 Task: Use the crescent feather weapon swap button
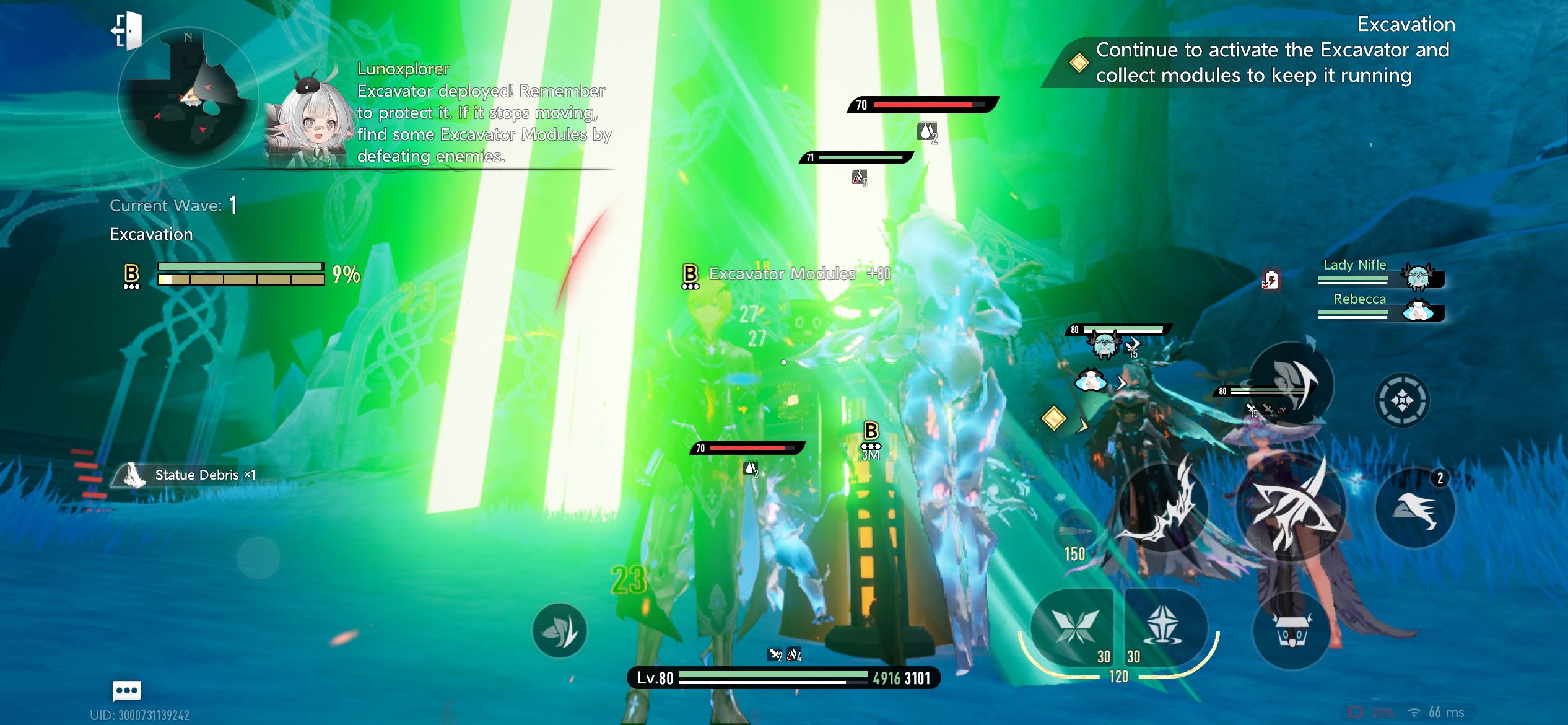point(1292,384)
